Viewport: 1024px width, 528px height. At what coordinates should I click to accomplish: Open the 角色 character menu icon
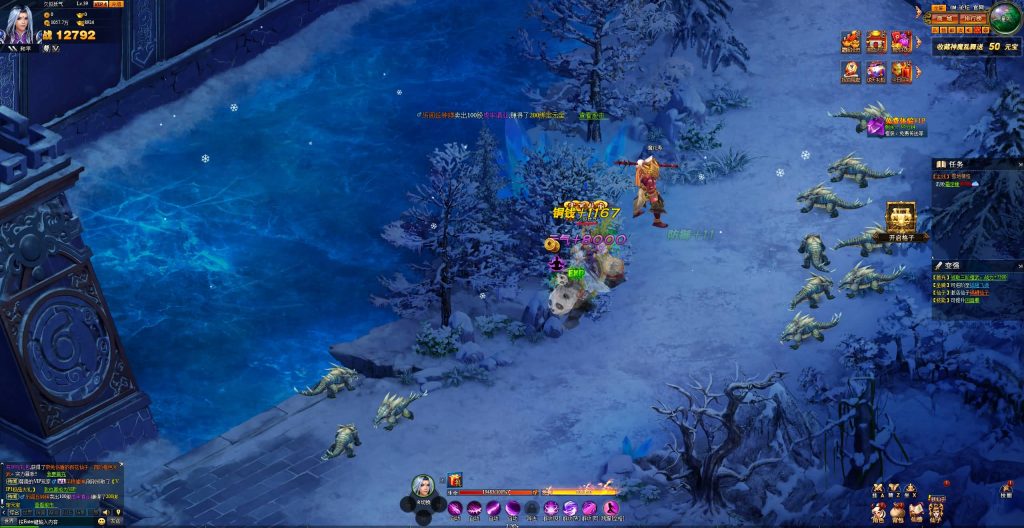pos(877,512)
